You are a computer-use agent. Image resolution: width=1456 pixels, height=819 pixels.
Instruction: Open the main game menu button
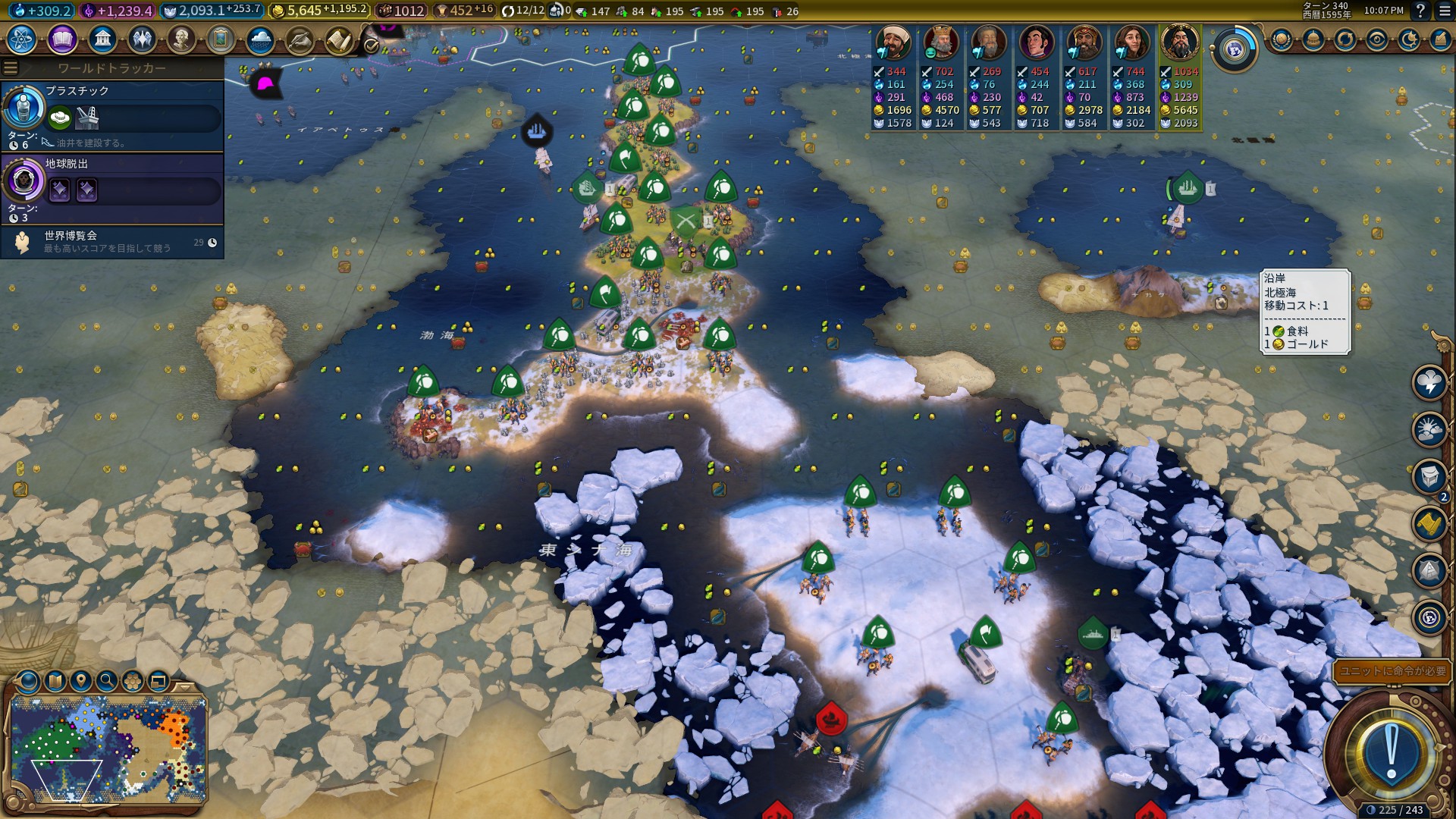1443,11
